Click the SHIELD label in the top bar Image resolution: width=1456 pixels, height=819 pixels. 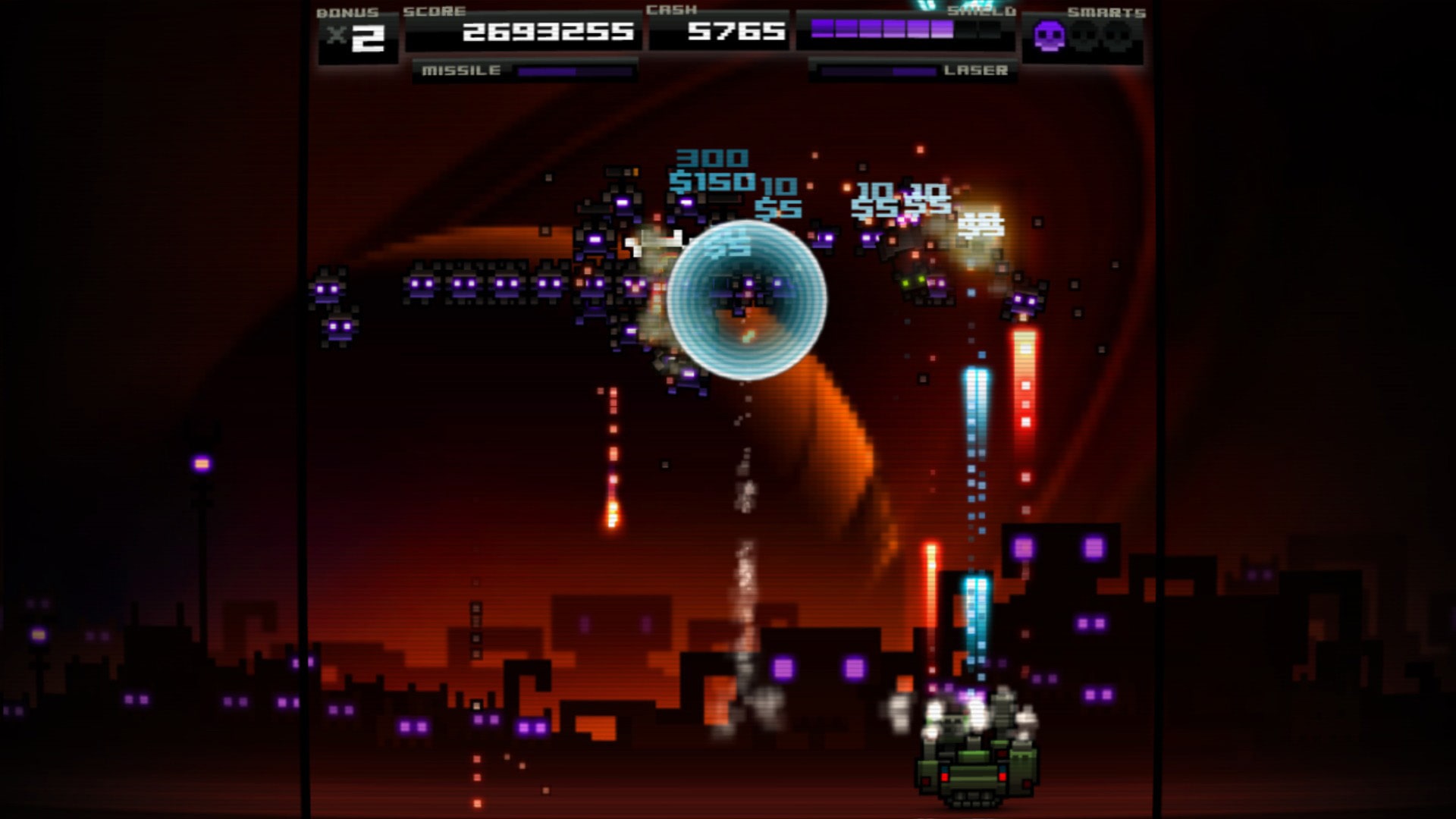(x=982, y=11)
